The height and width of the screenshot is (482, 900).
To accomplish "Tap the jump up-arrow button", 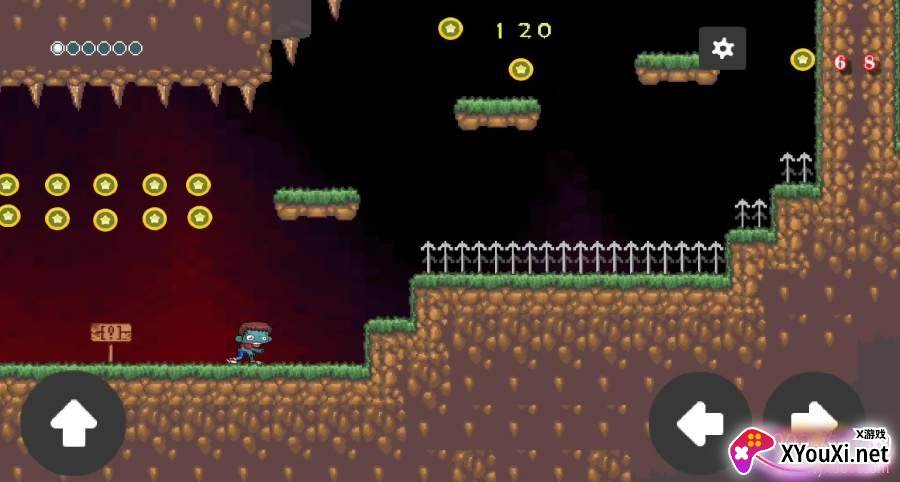I will click(x=73, y=423).
